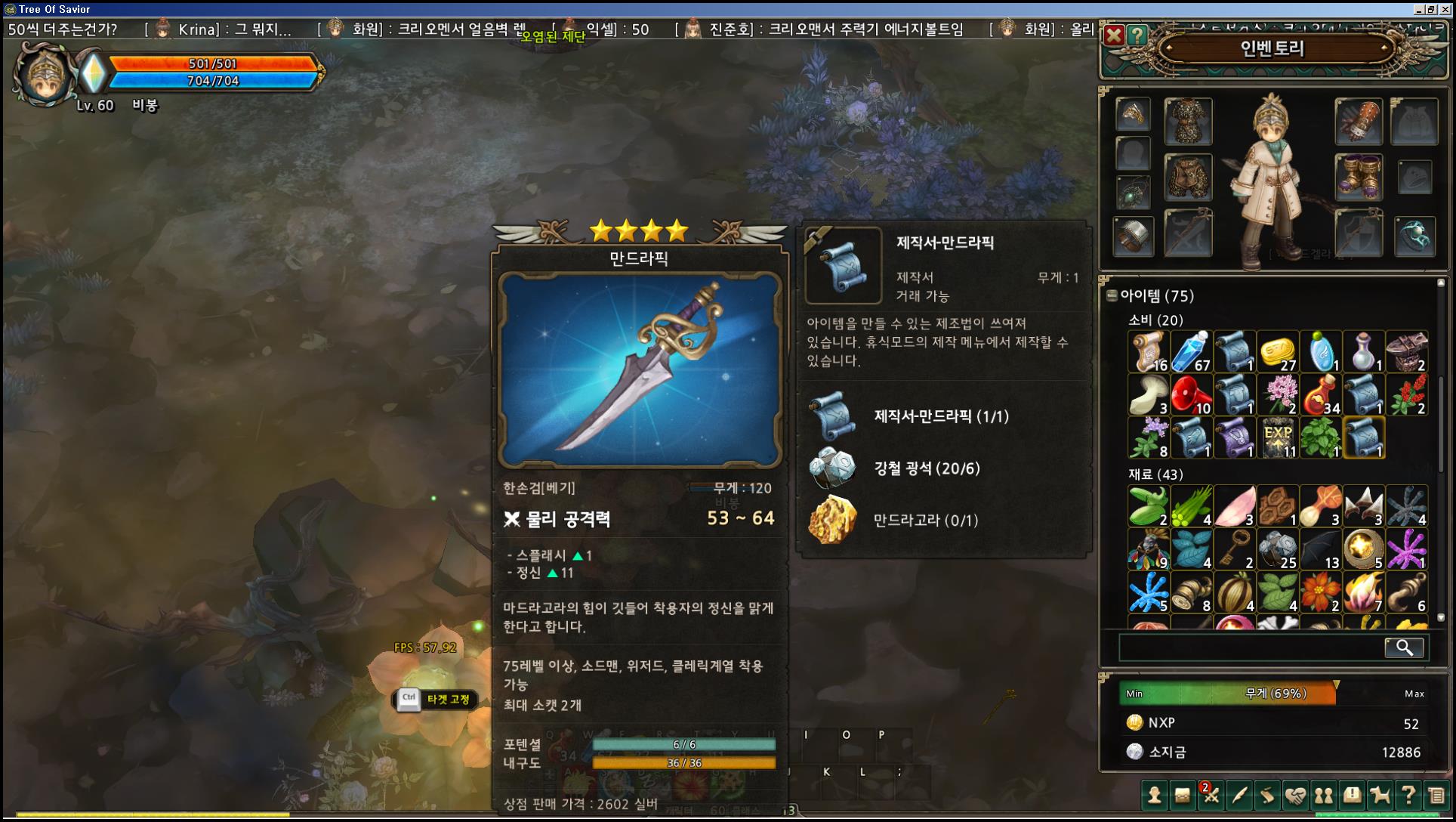This screenshot has width=1456, height=822.
Task: Toggle the exclamation alert icon in toolbar
Action: (x=1352, y=796)
